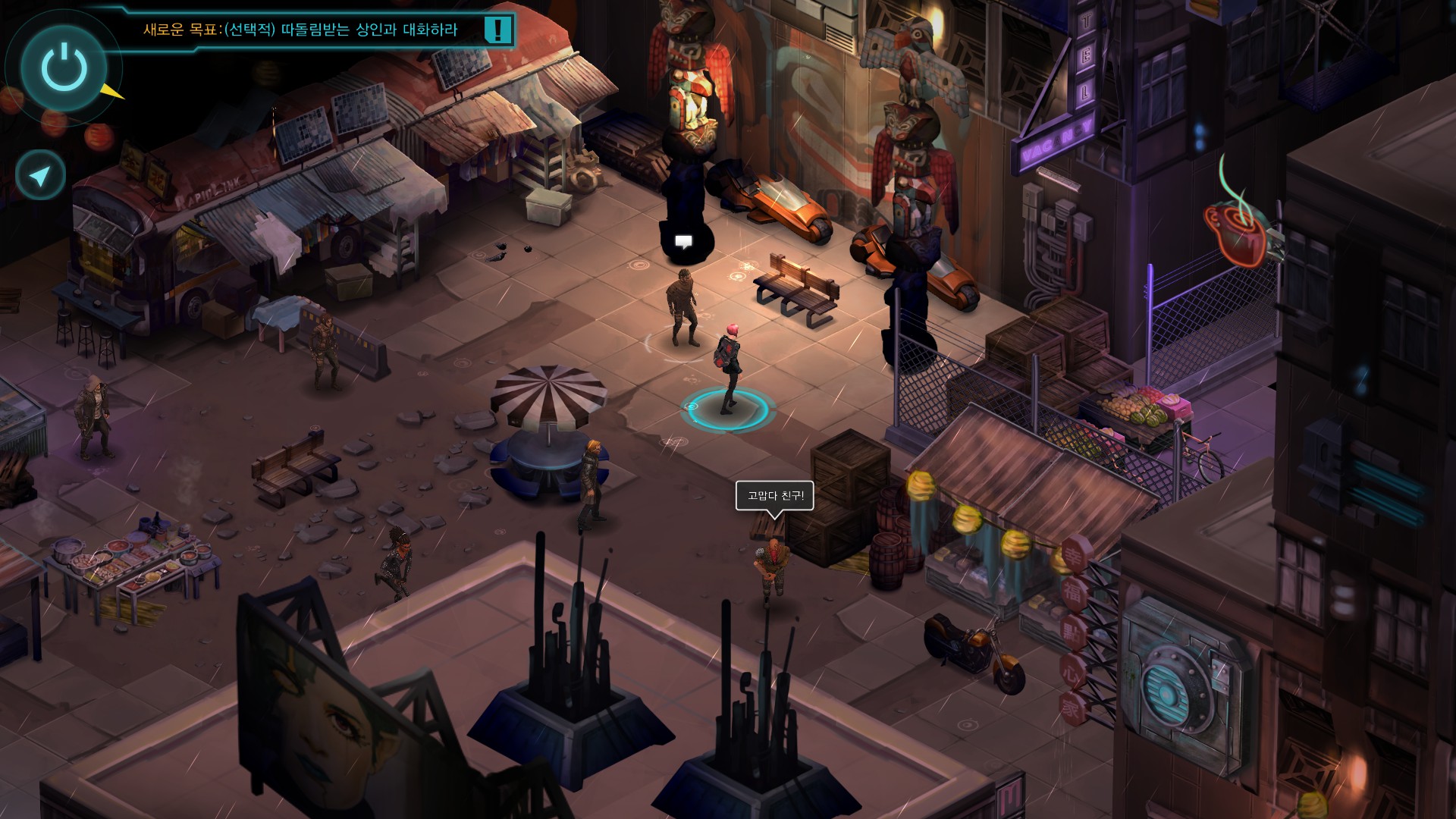Click the exclamation mark objective icon

(x=497, y=30)
